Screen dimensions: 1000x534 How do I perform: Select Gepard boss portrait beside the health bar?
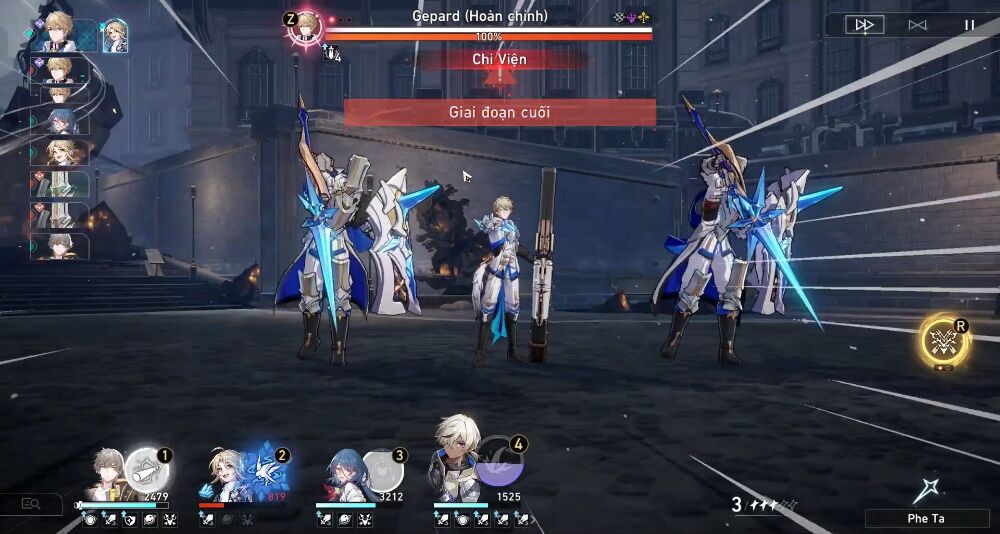[306, 24]
